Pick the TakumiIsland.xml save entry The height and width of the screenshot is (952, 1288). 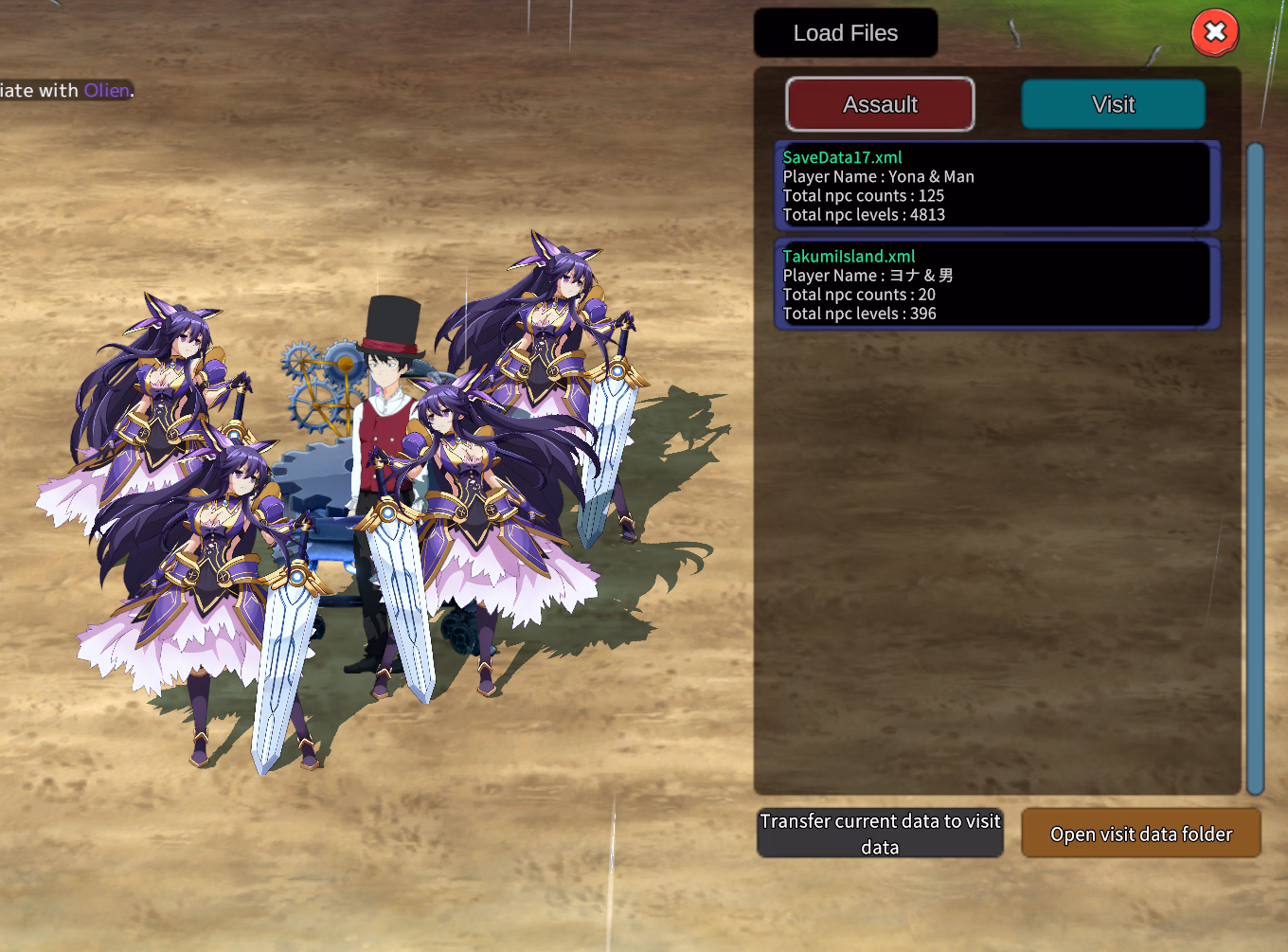point(996,284)
